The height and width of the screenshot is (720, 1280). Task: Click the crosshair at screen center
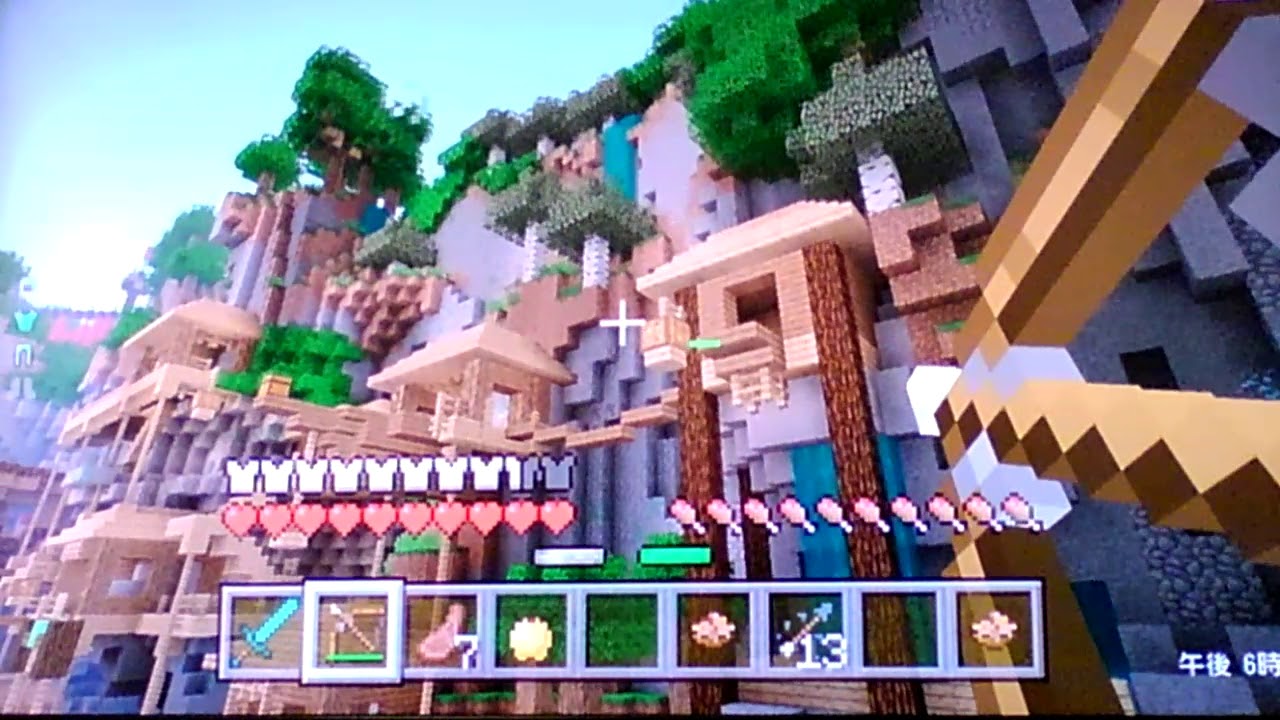[x=623, y=322]
